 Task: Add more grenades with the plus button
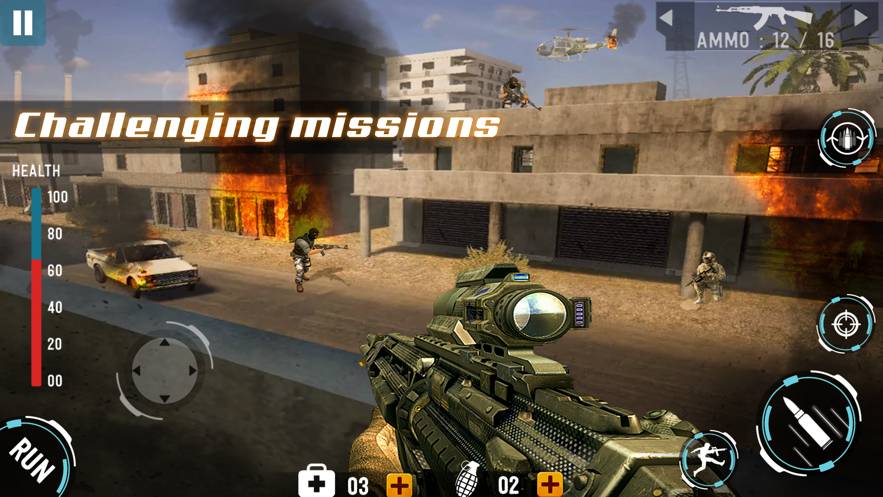549,485
